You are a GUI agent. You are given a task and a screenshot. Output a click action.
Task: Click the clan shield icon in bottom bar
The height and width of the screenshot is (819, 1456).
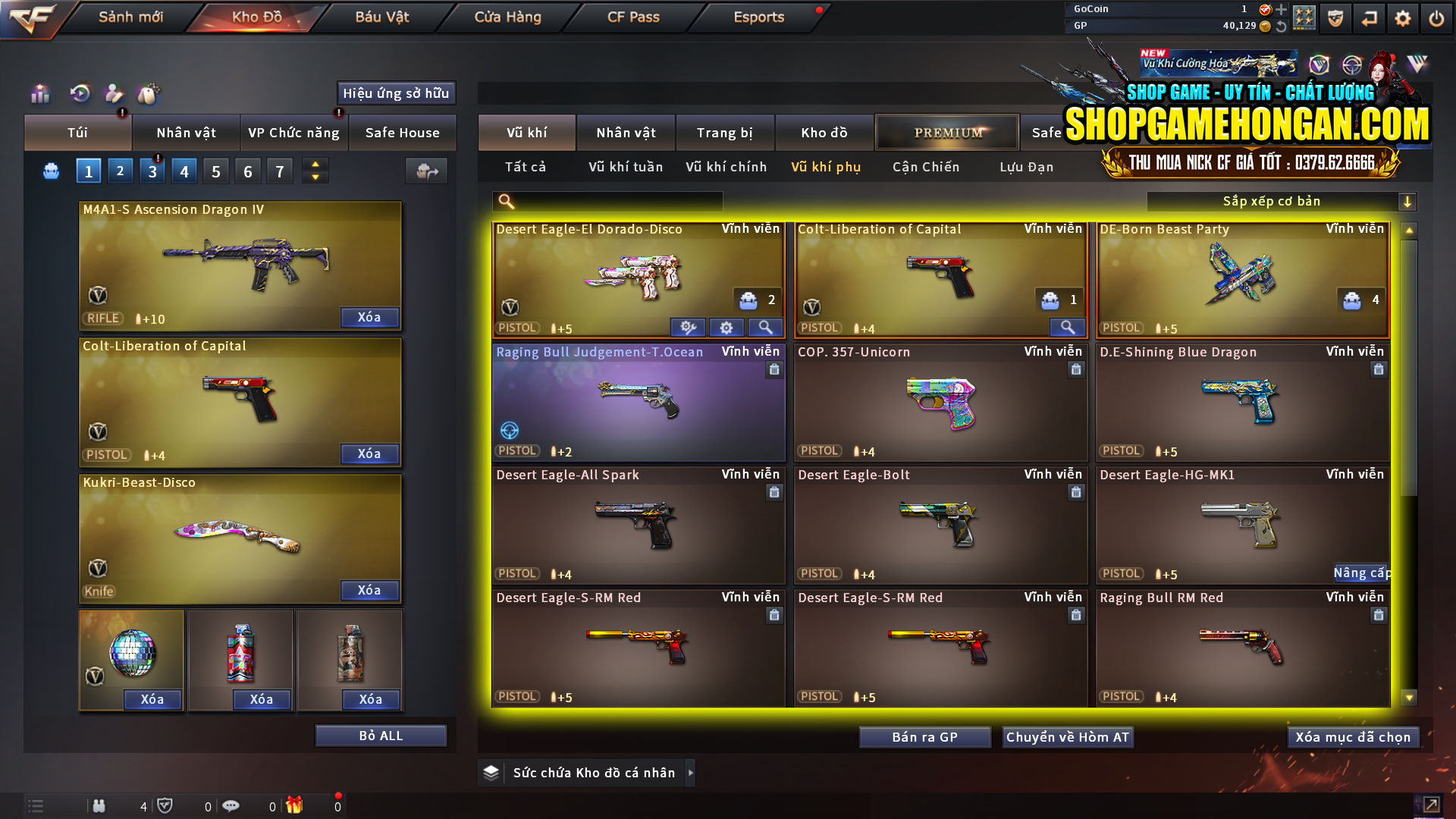(x=167, y=806)
